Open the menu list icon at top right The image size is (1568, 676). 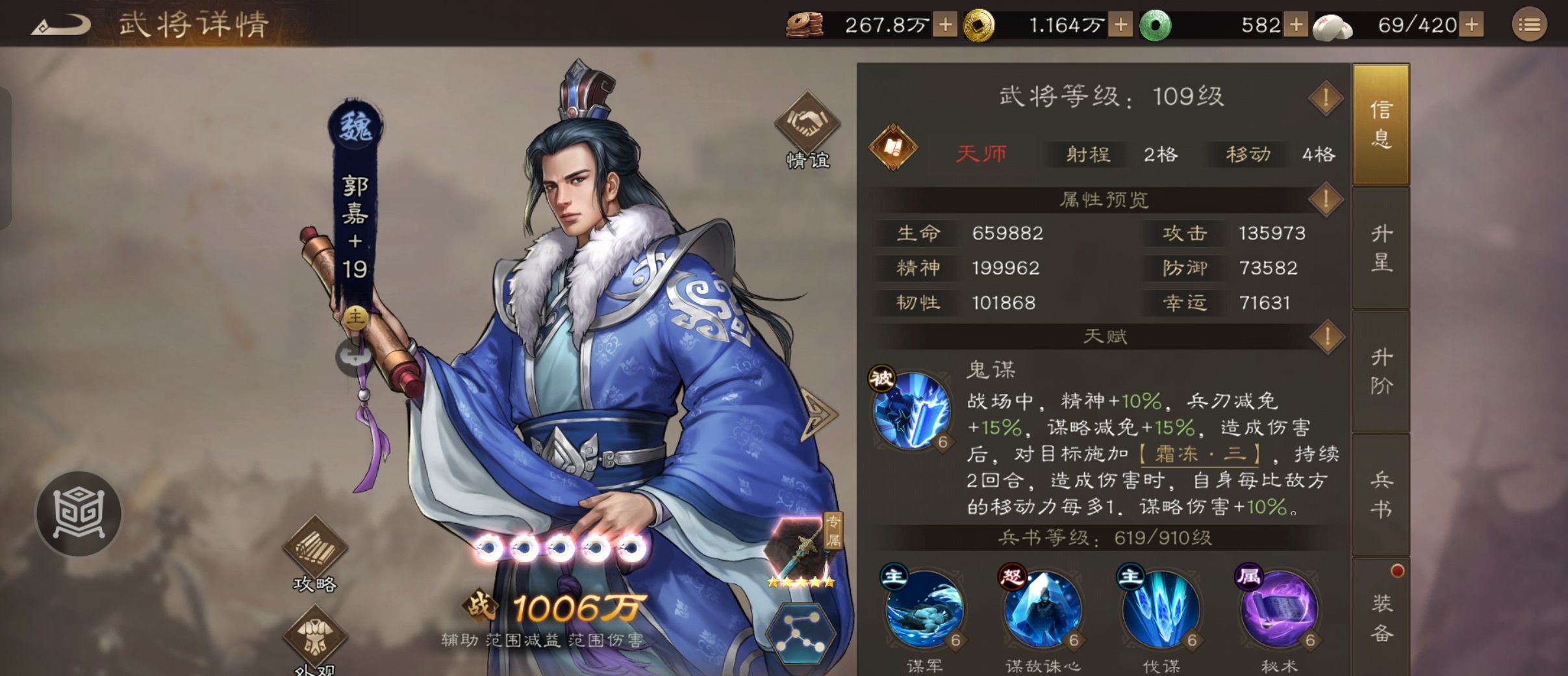click(x=1531, y=25)
